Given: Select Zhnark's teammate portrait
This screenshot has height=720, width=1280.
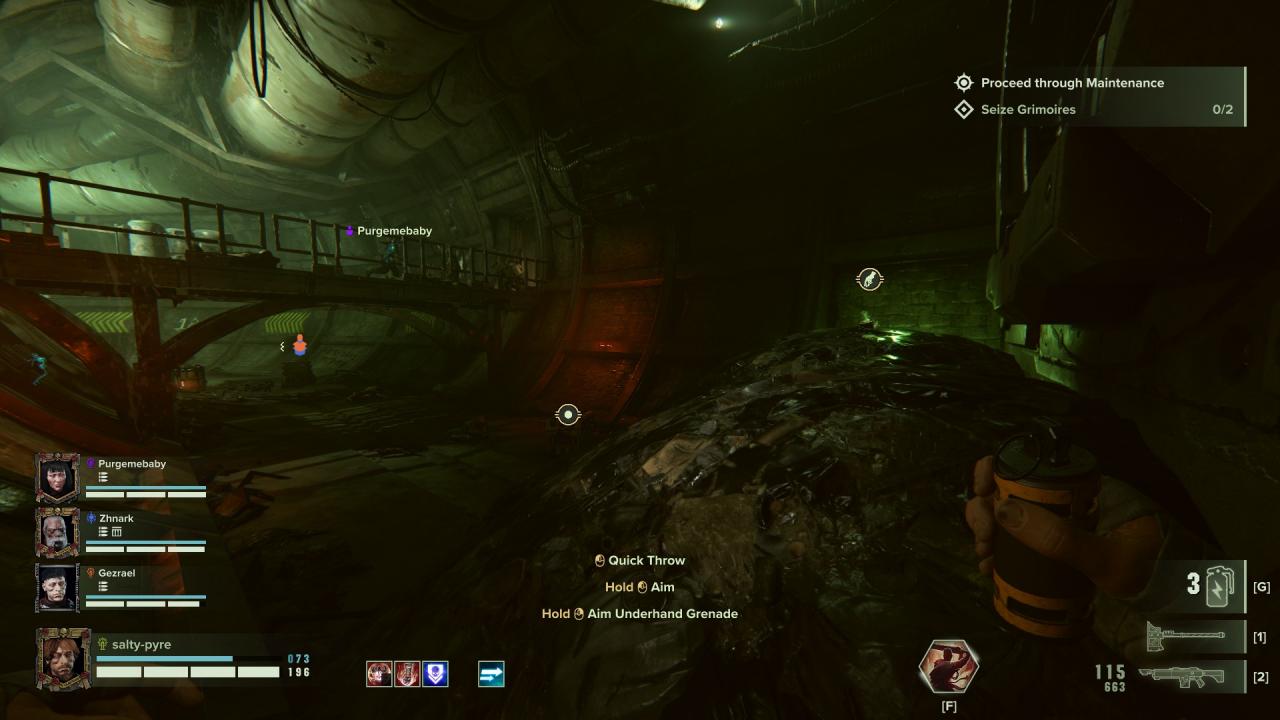Looking at the screenshot, I should [x=58, y=532].
